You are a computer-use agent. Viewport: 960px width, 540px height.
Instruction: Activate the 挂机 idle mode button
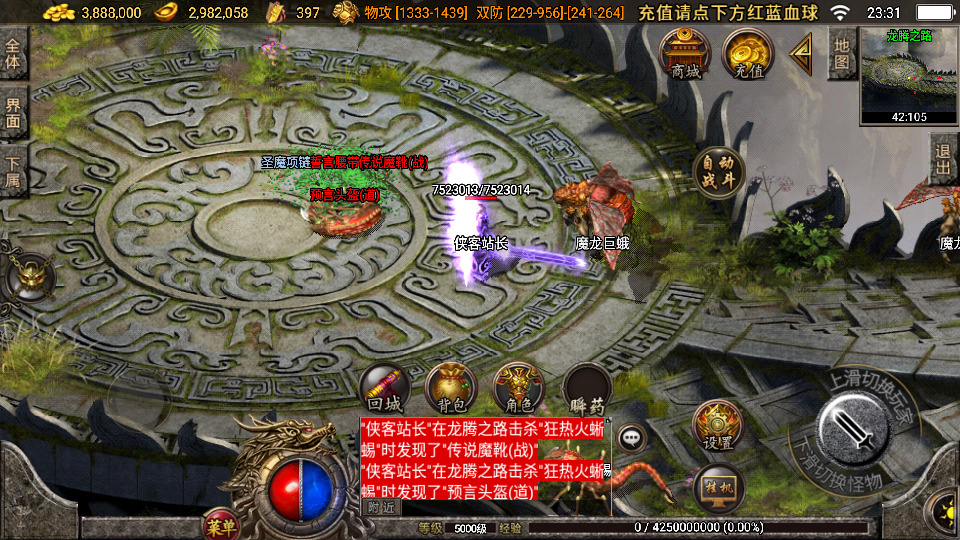point(717,487)
